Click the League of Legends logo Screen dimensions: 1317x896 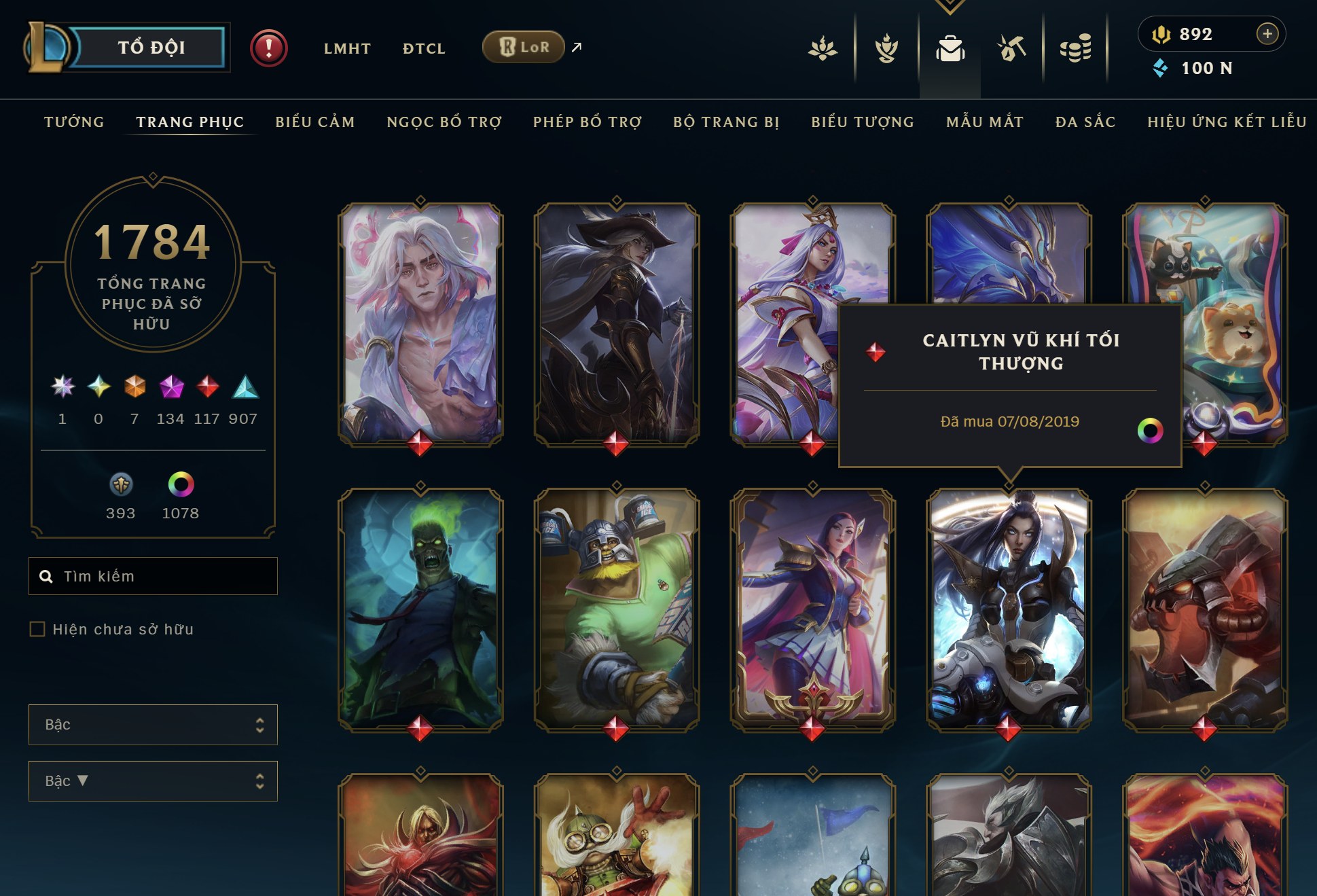click(48, 48)
